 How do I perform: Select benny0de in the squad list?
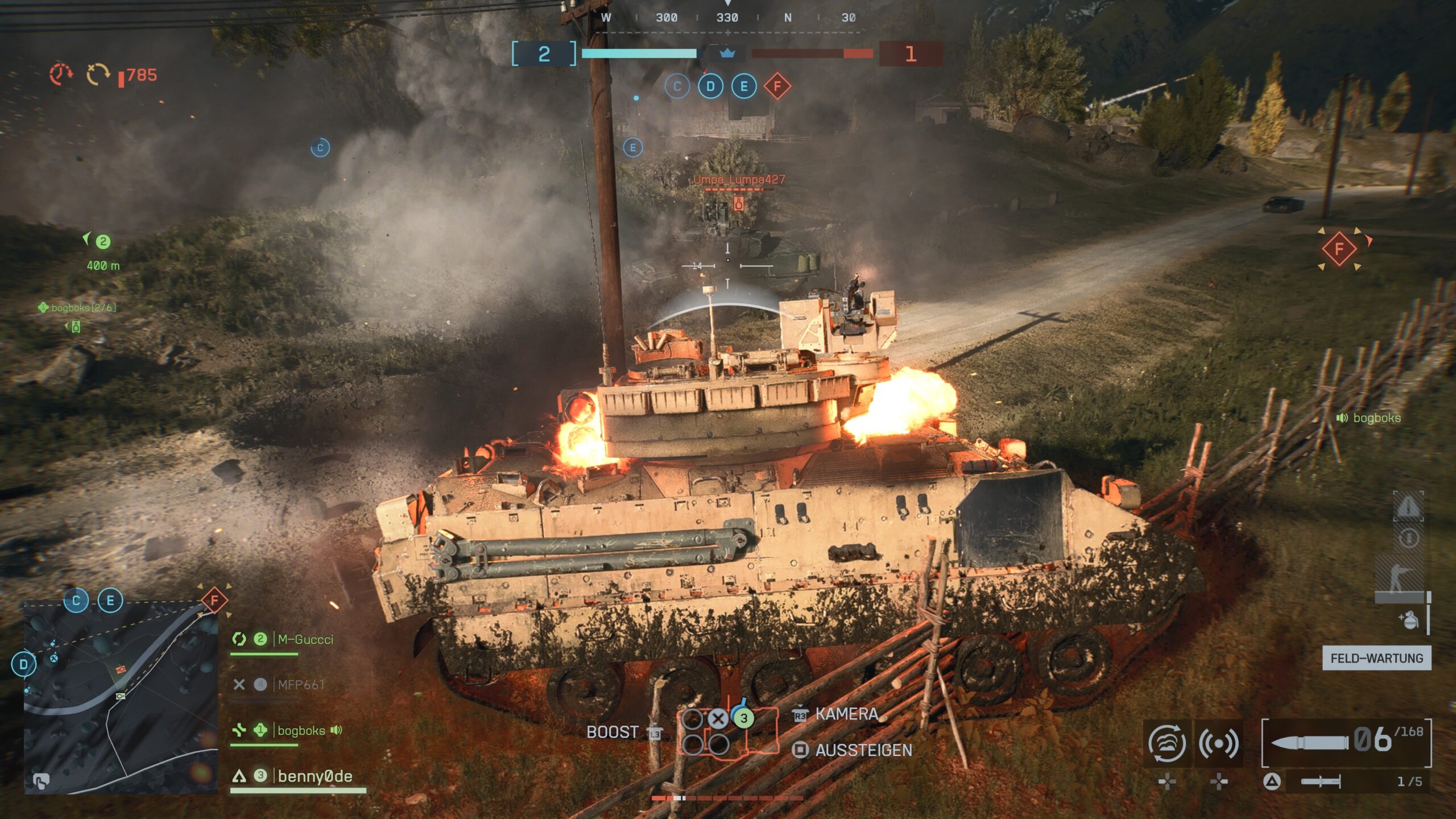point(315,776)
